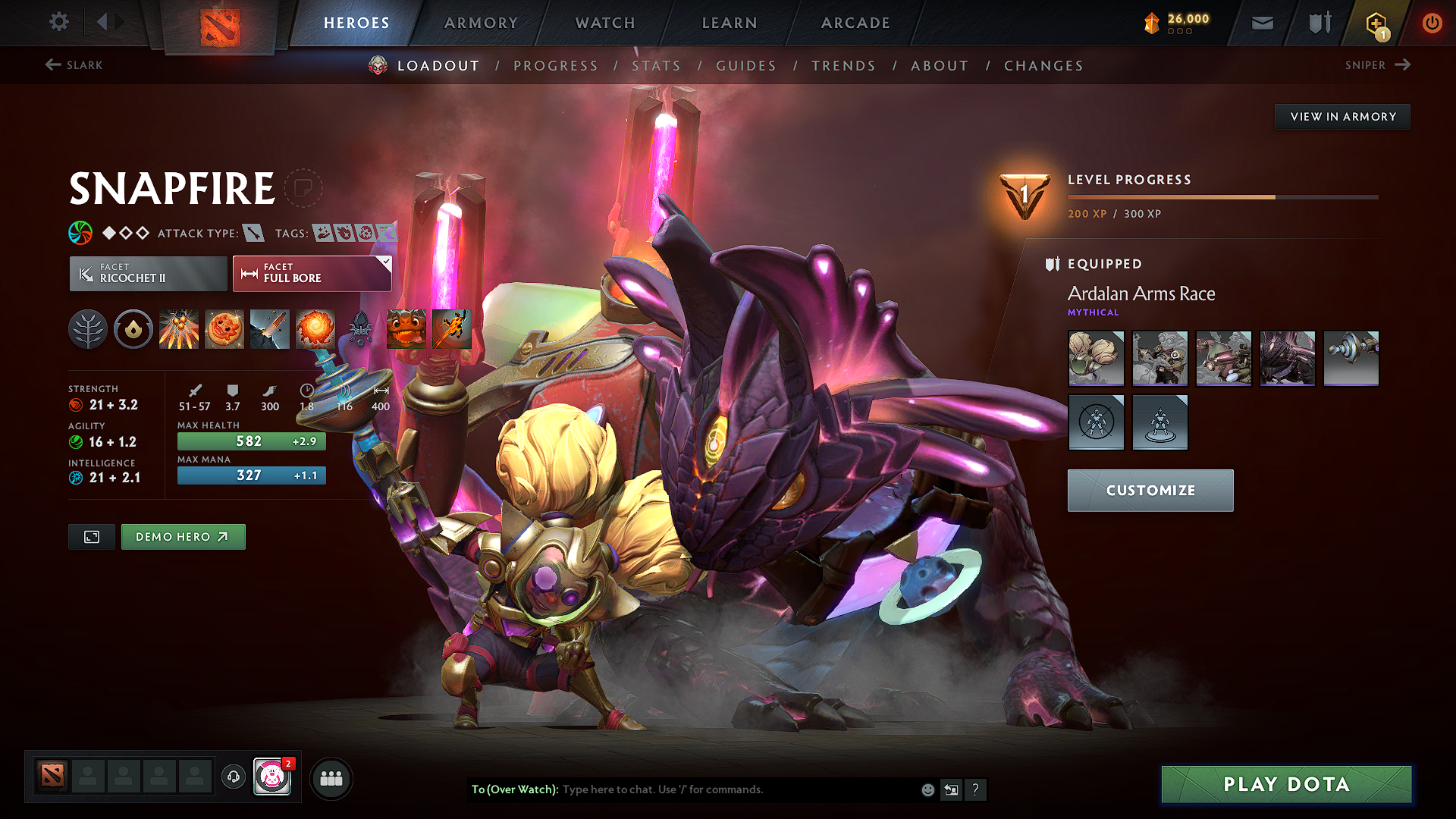Launch the Demo Hero mode
Image resolution: width=1456 pixels, height=819 pixels.
coord(183,537)
